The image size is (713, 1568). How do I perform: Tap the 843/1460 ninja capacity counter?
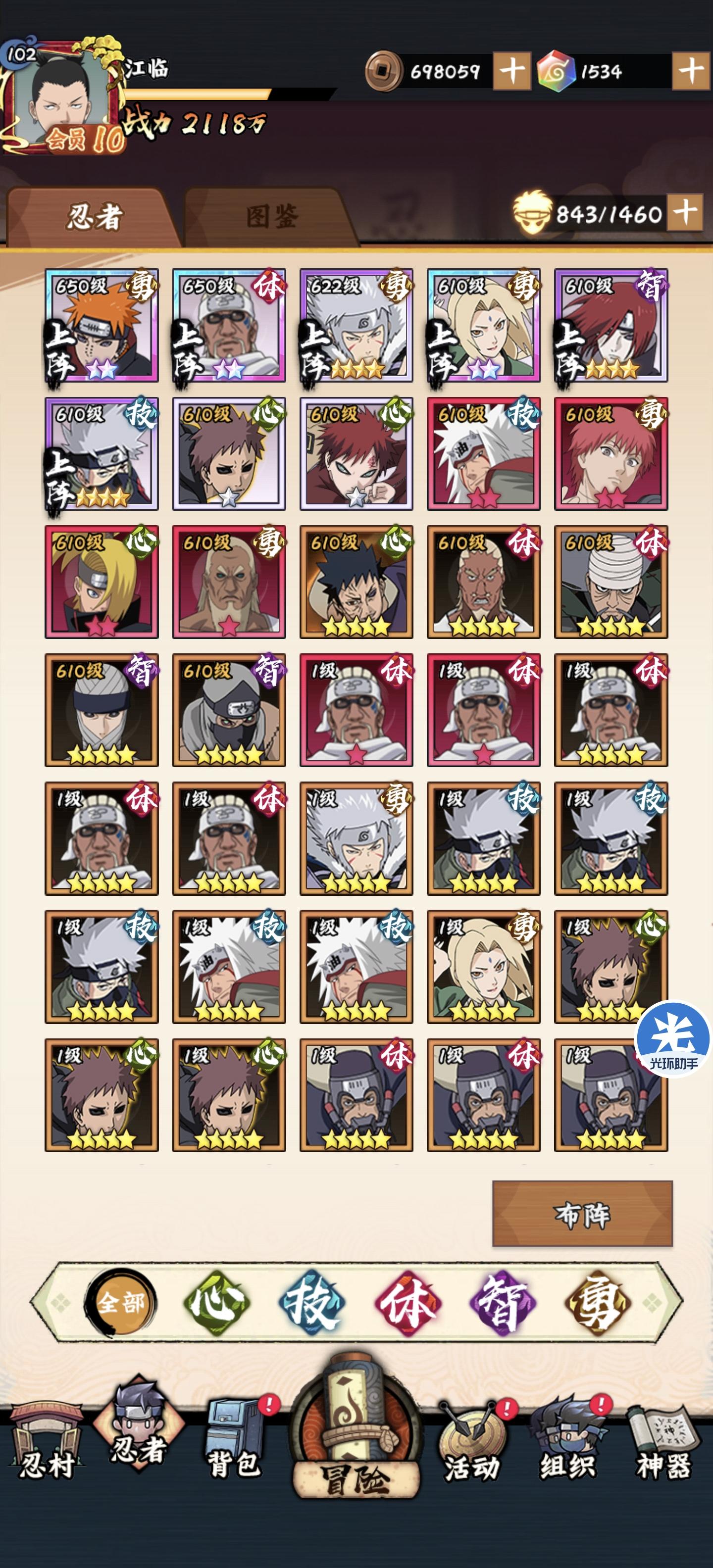coord(609,214)
